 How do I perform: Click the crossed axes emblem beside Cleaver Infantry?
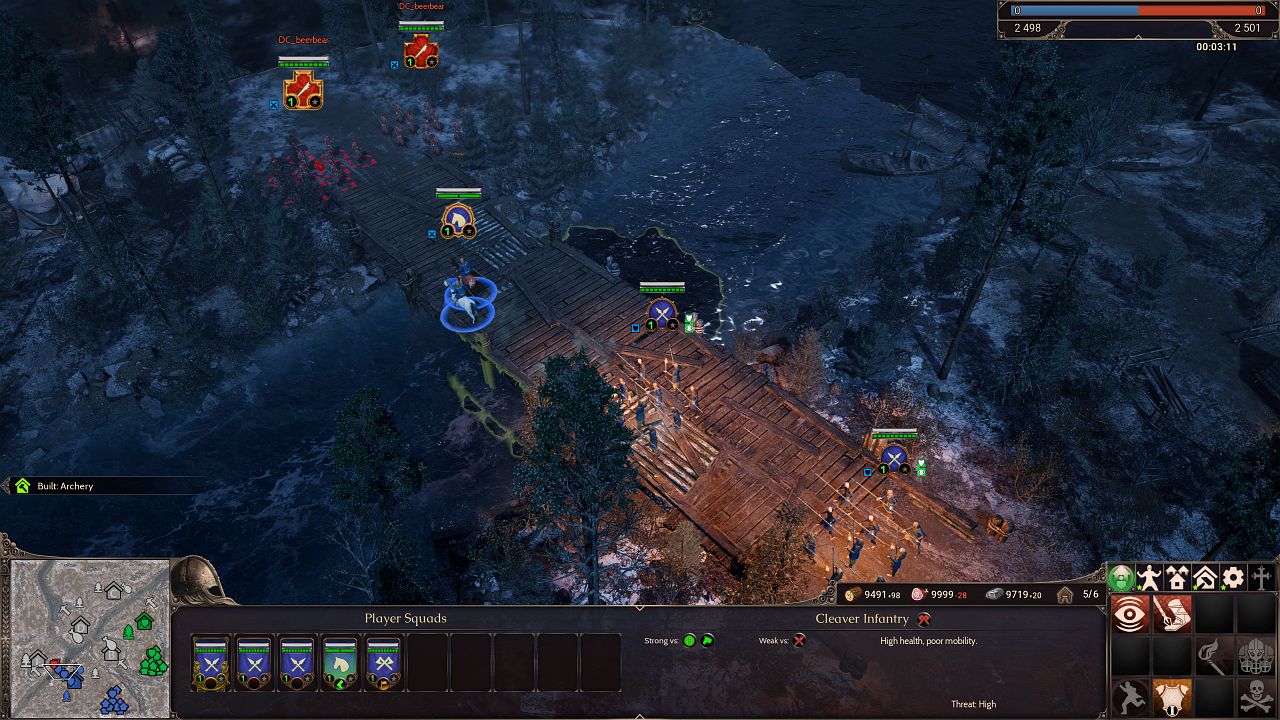click(x=924, y=619)
